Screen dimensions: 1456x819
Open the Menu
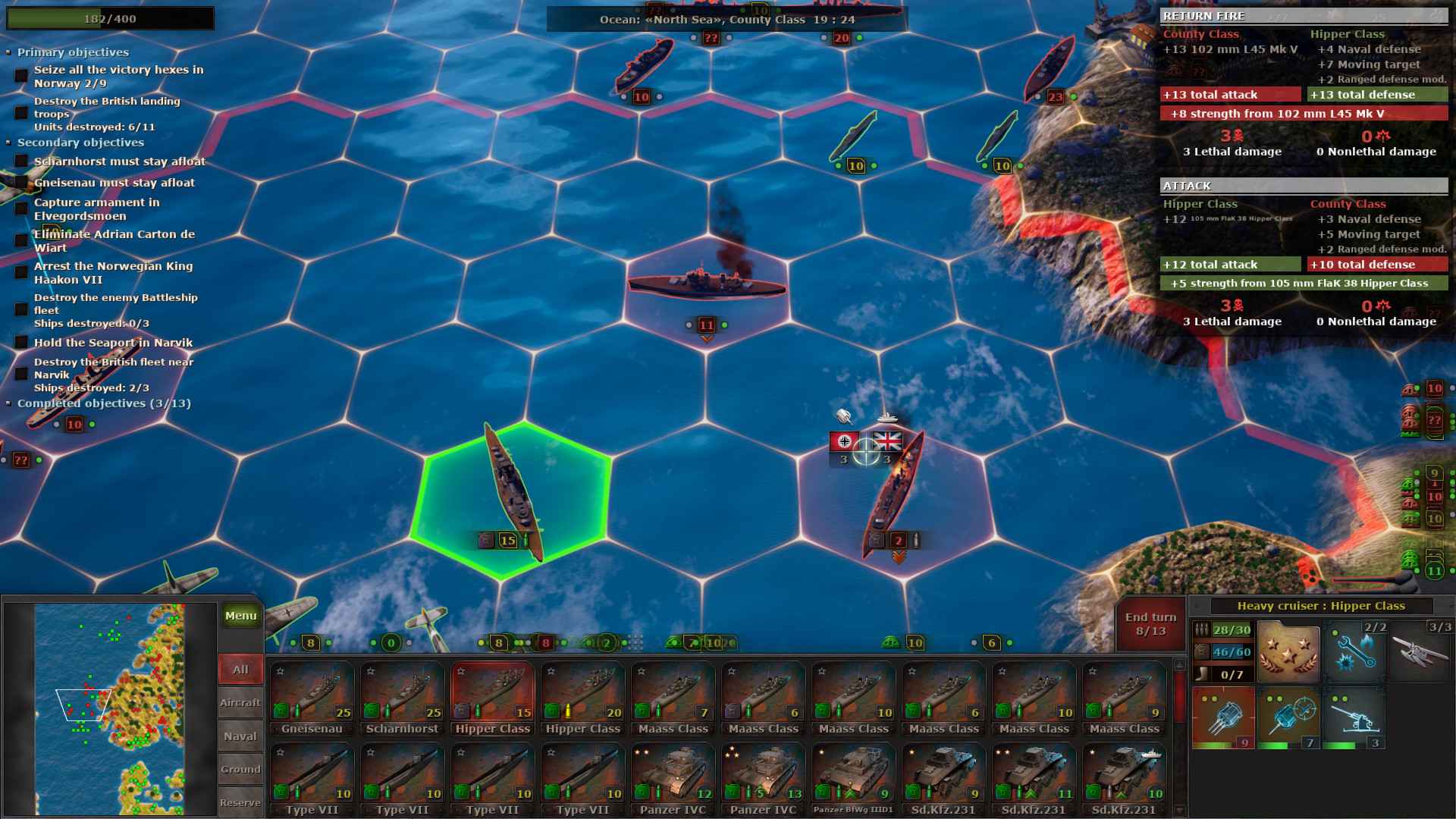[240, 616]
